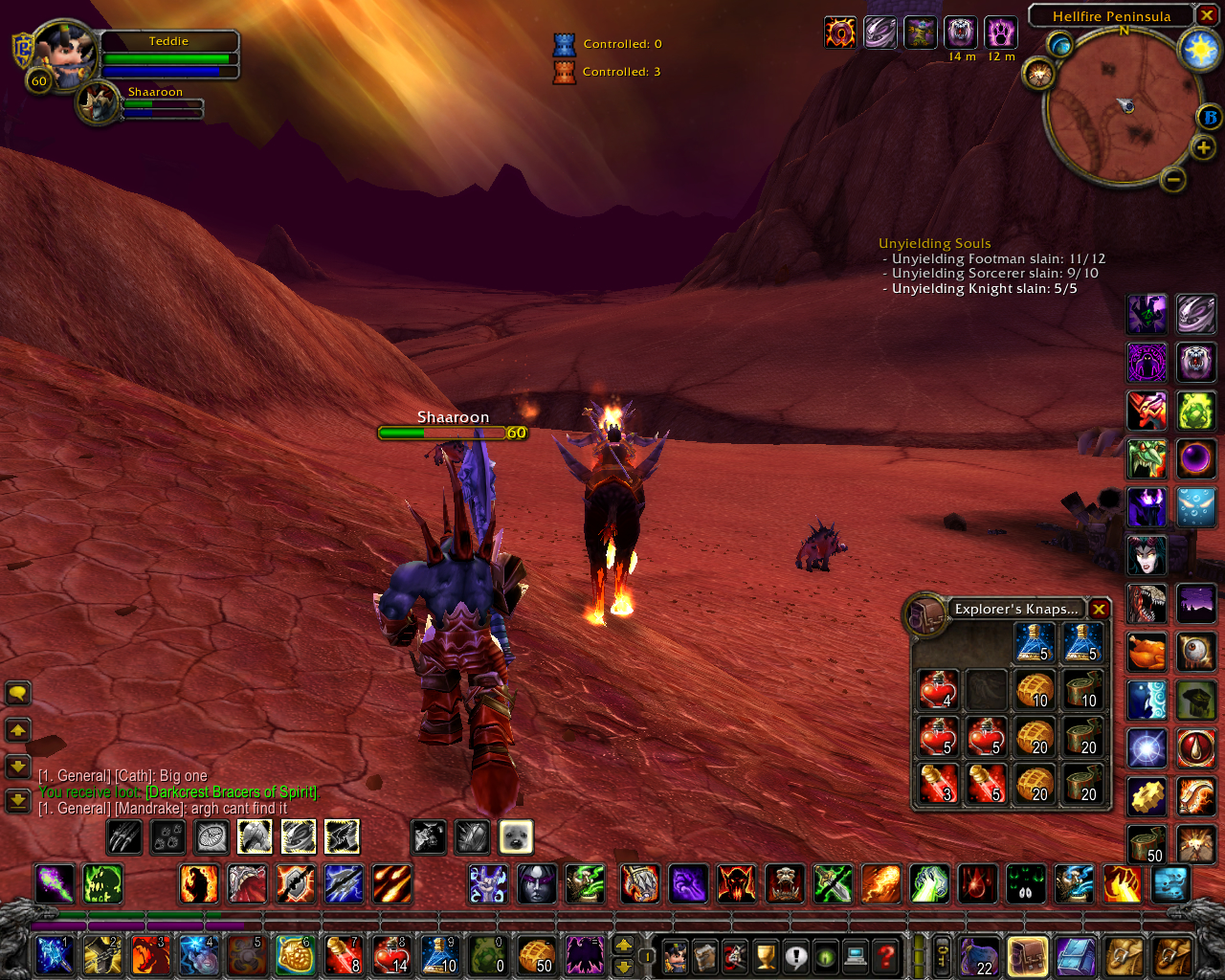Activate the seal pet bar ability
Image resolution: width=1225 pixels, height=980 pixels.
pyautogui.click(x=516, y=836)
